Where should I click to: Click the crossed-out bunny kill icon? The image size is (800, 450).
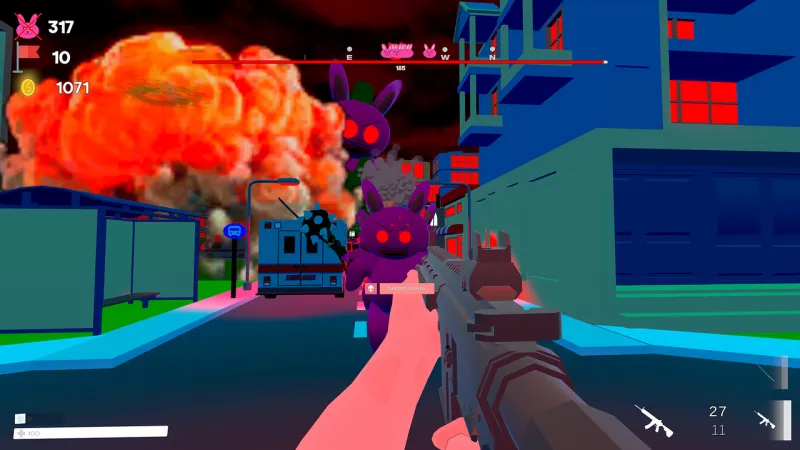[27, 26]
